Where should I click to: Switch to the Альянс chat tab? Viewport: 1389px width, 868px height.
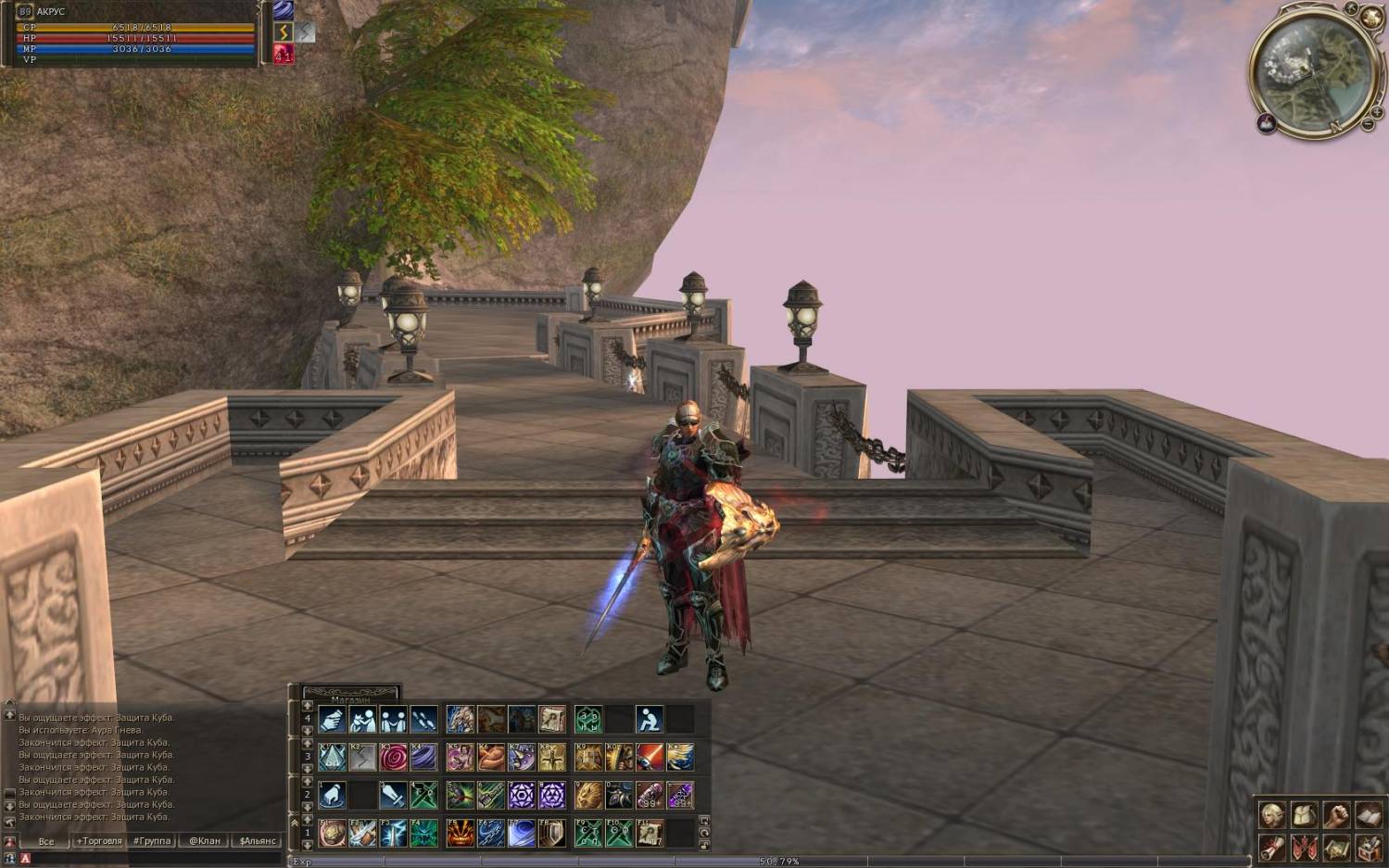258,841
